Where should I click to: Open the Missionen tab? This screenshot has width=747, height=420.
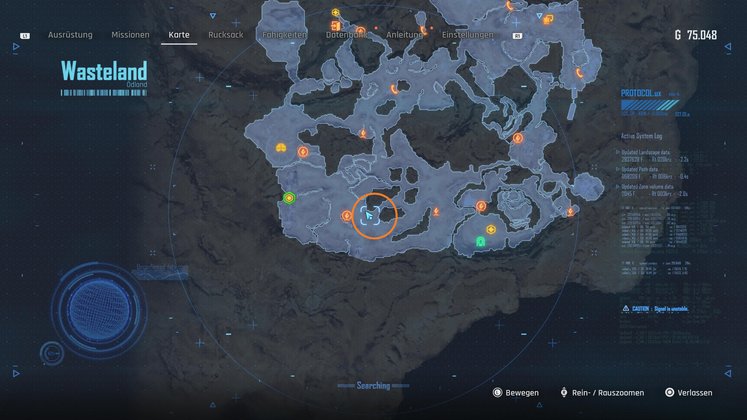(130, 35)
